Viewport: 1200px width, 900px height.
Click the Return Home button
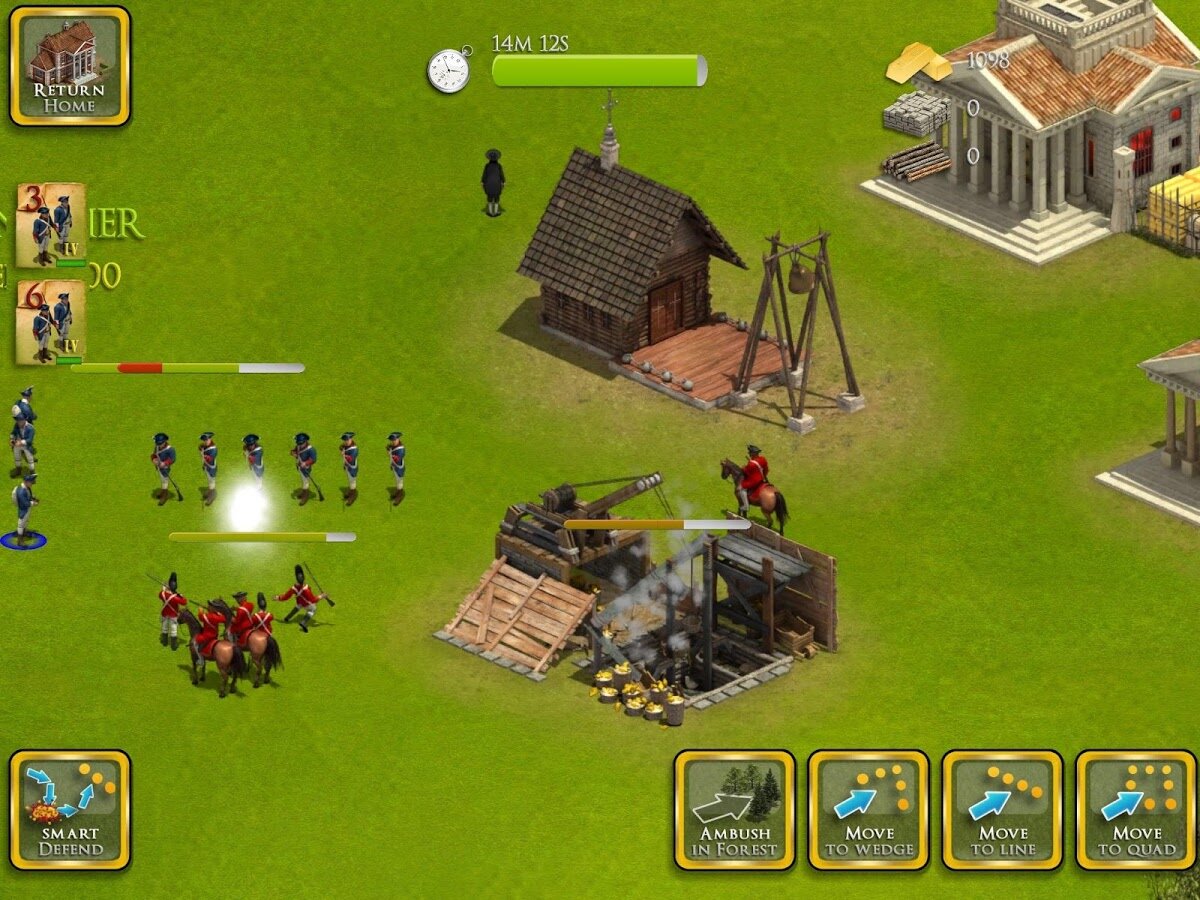click(70, 66)
